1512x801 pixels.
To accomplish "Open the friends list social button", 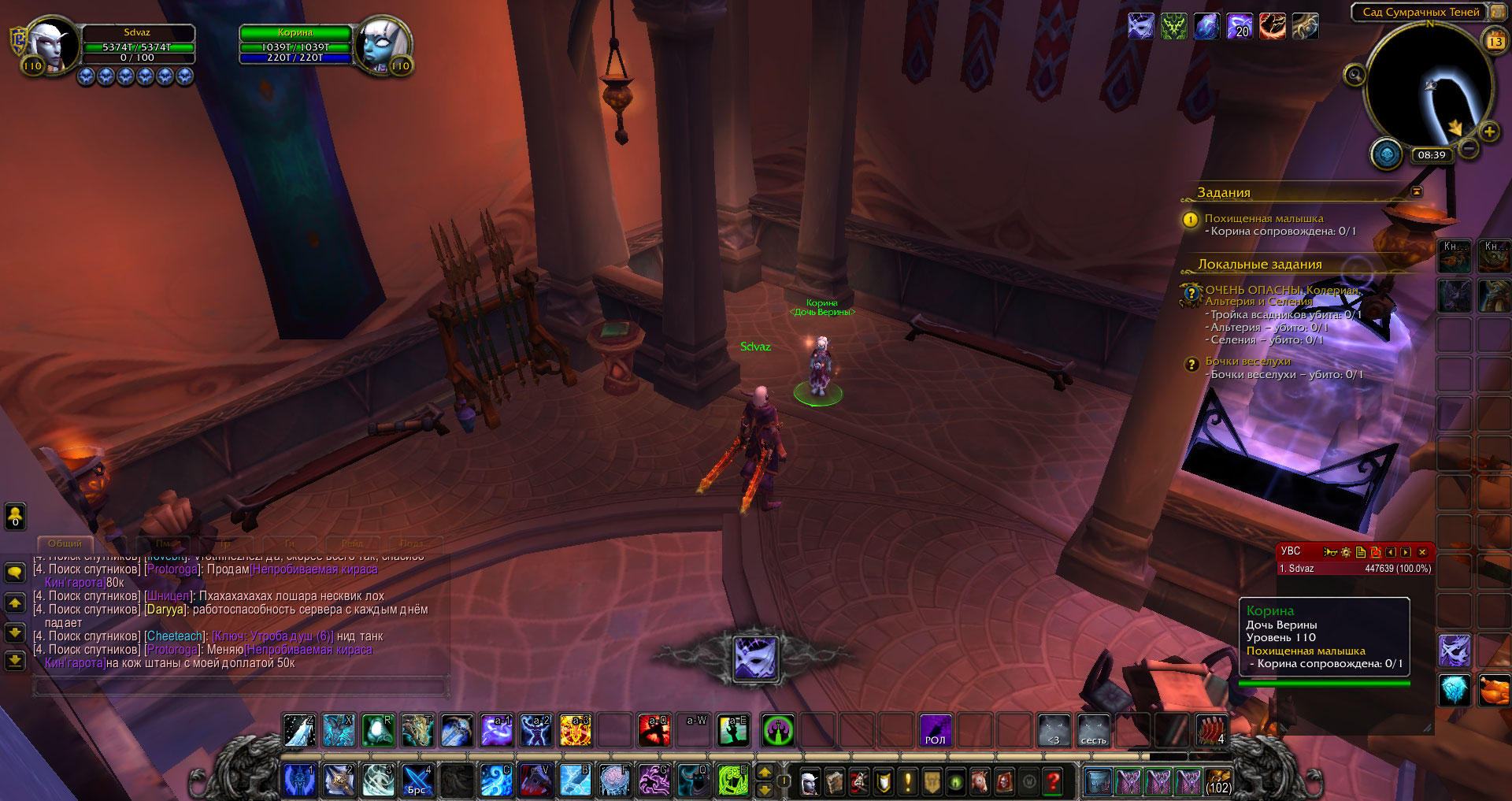I will 15,517.
